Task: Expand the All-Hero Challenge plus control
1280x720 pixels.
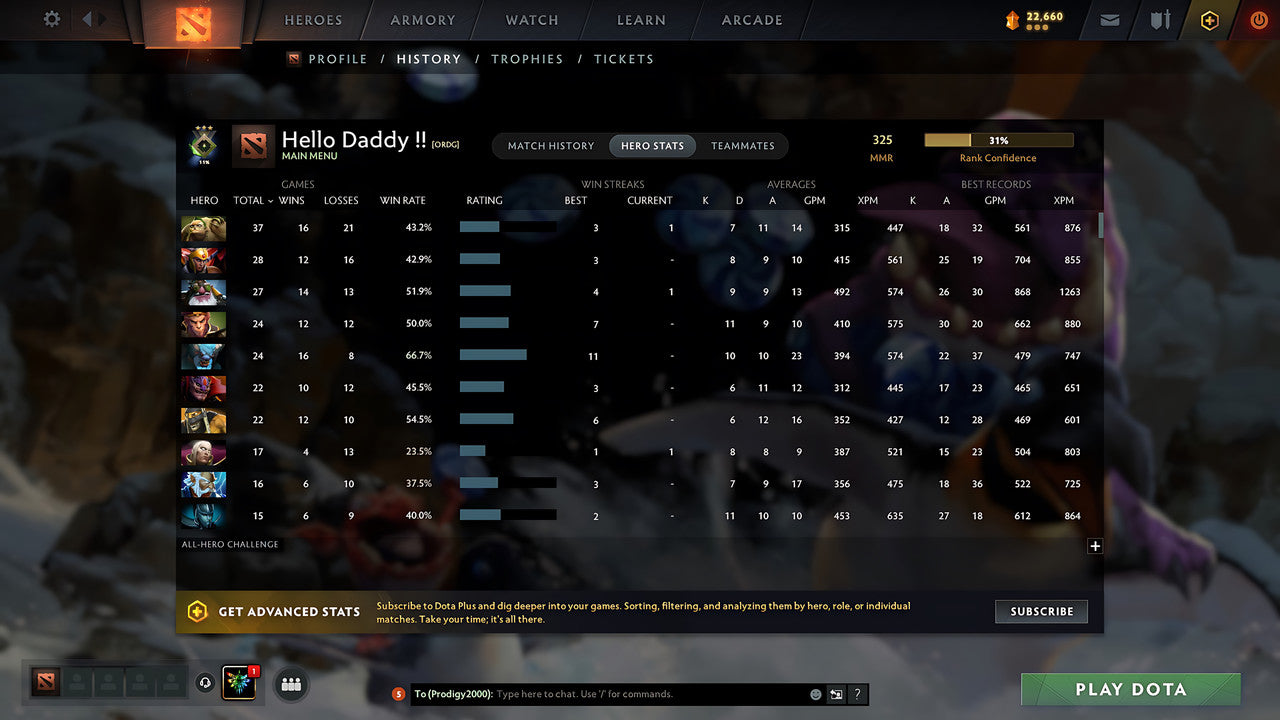Action: [1095, 546]
